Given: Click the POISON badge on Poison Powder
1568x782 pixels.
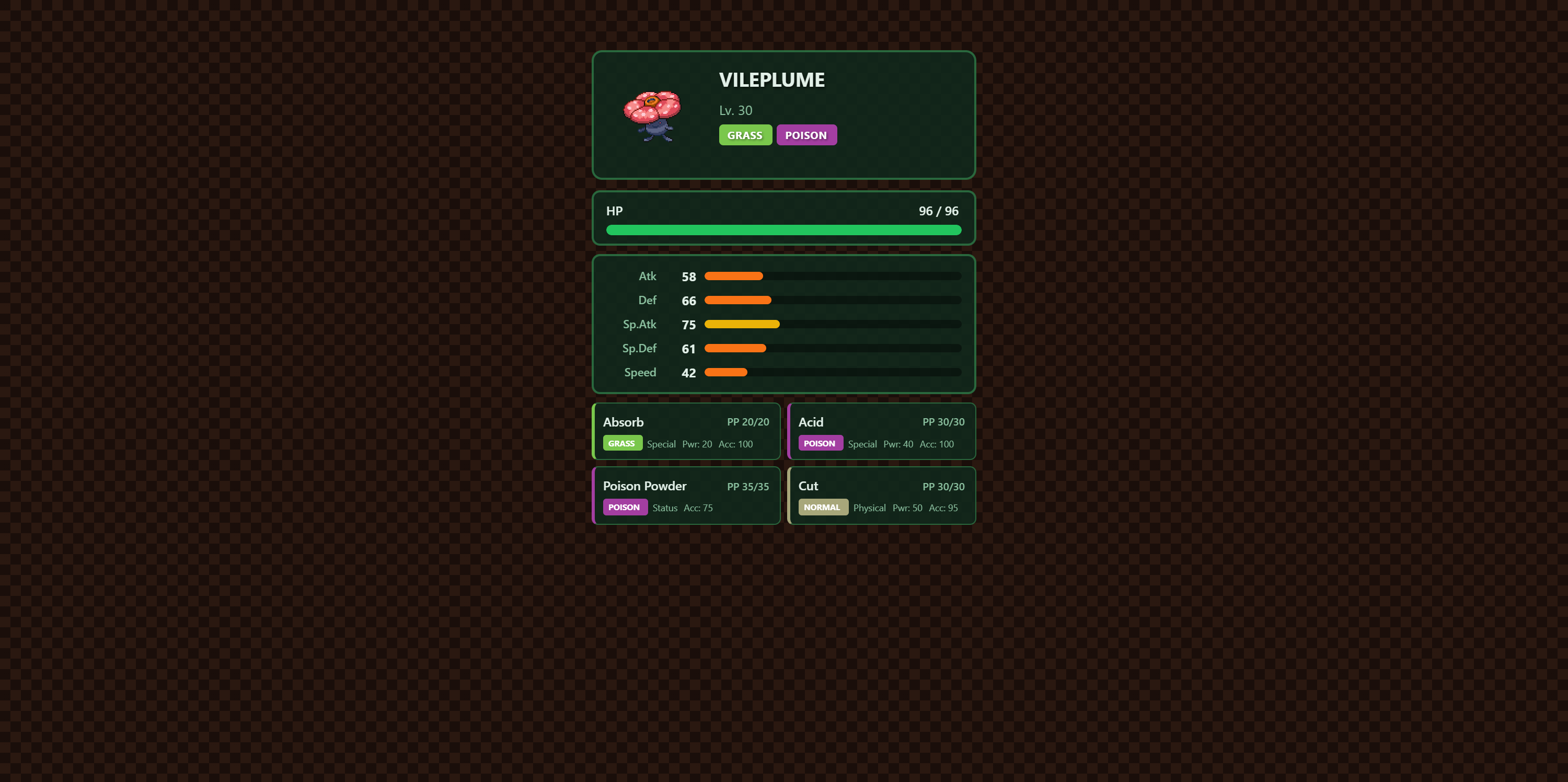Looking at the screenshot, I should point(625,507).
